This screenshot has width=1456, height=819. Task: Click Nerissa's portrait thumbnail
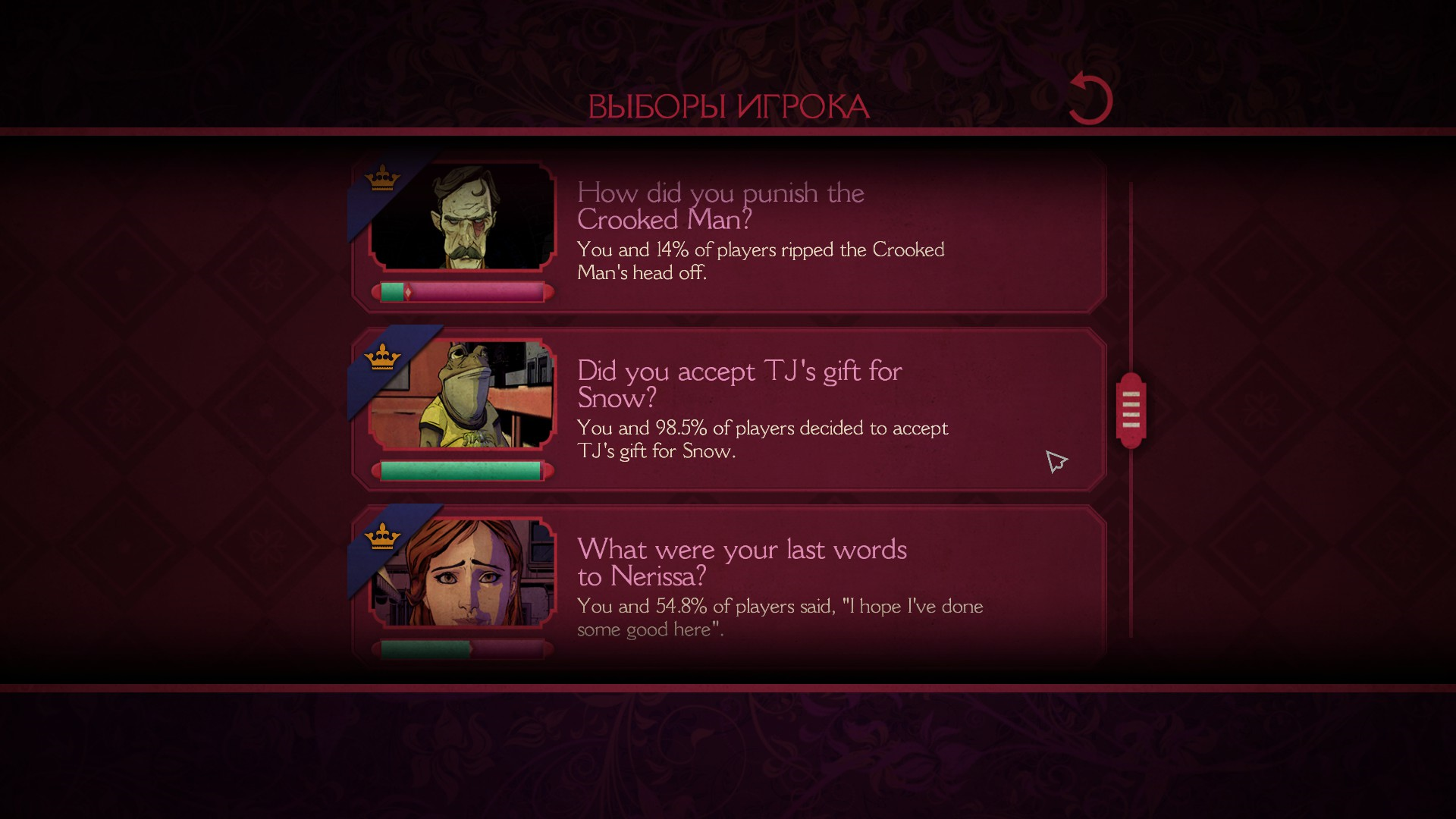463,573
